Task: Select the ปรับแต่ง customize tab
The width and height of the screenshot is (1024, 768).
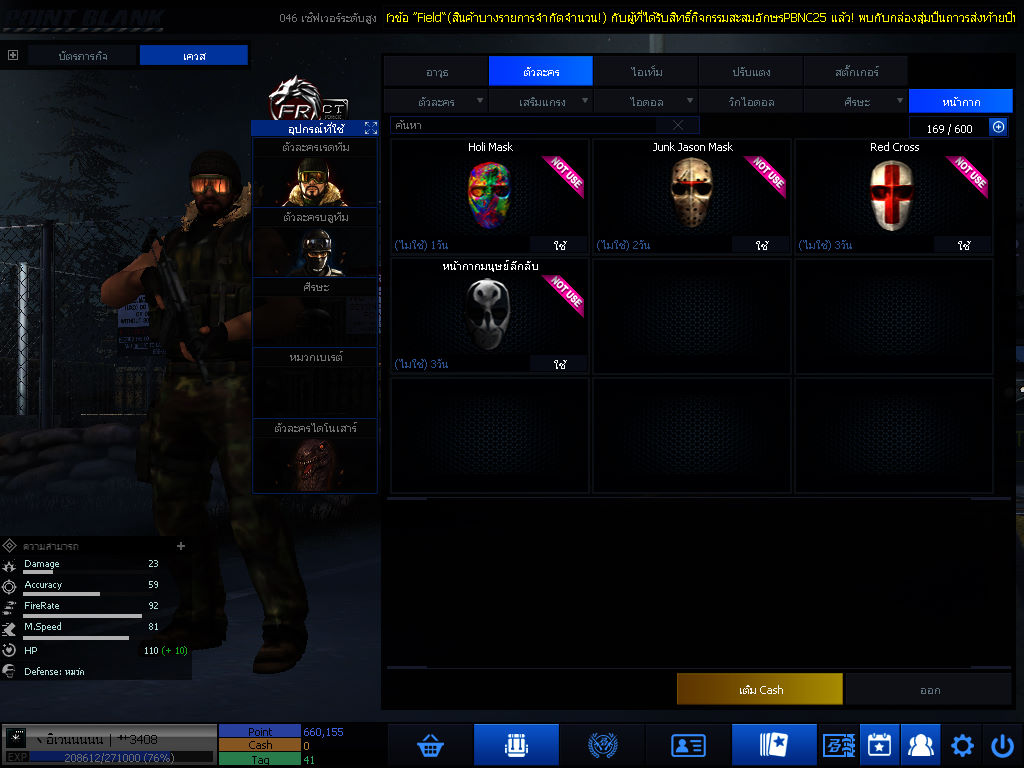Action: [x=749, y=72]
